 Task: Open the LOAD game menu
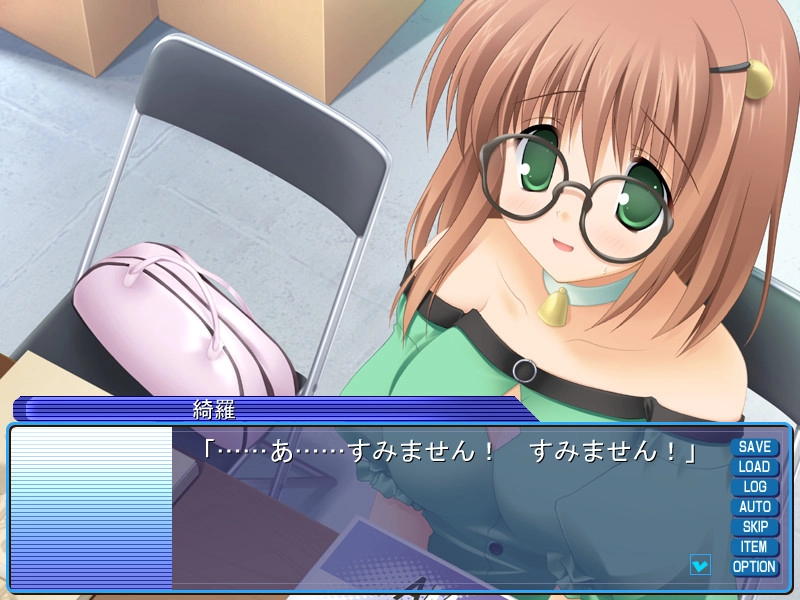point(754,467)
